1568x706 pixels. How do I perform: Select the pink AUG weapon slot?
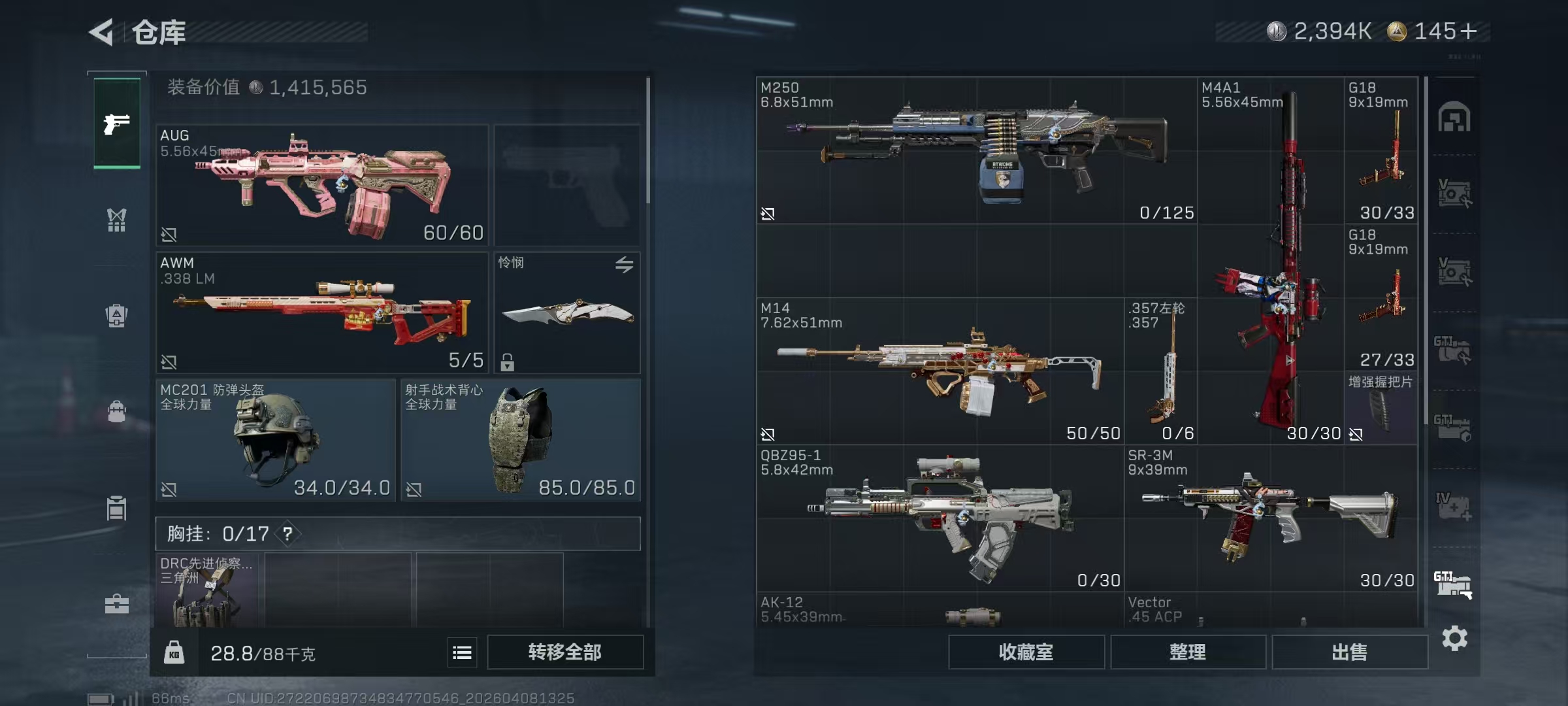coord(322,186)
